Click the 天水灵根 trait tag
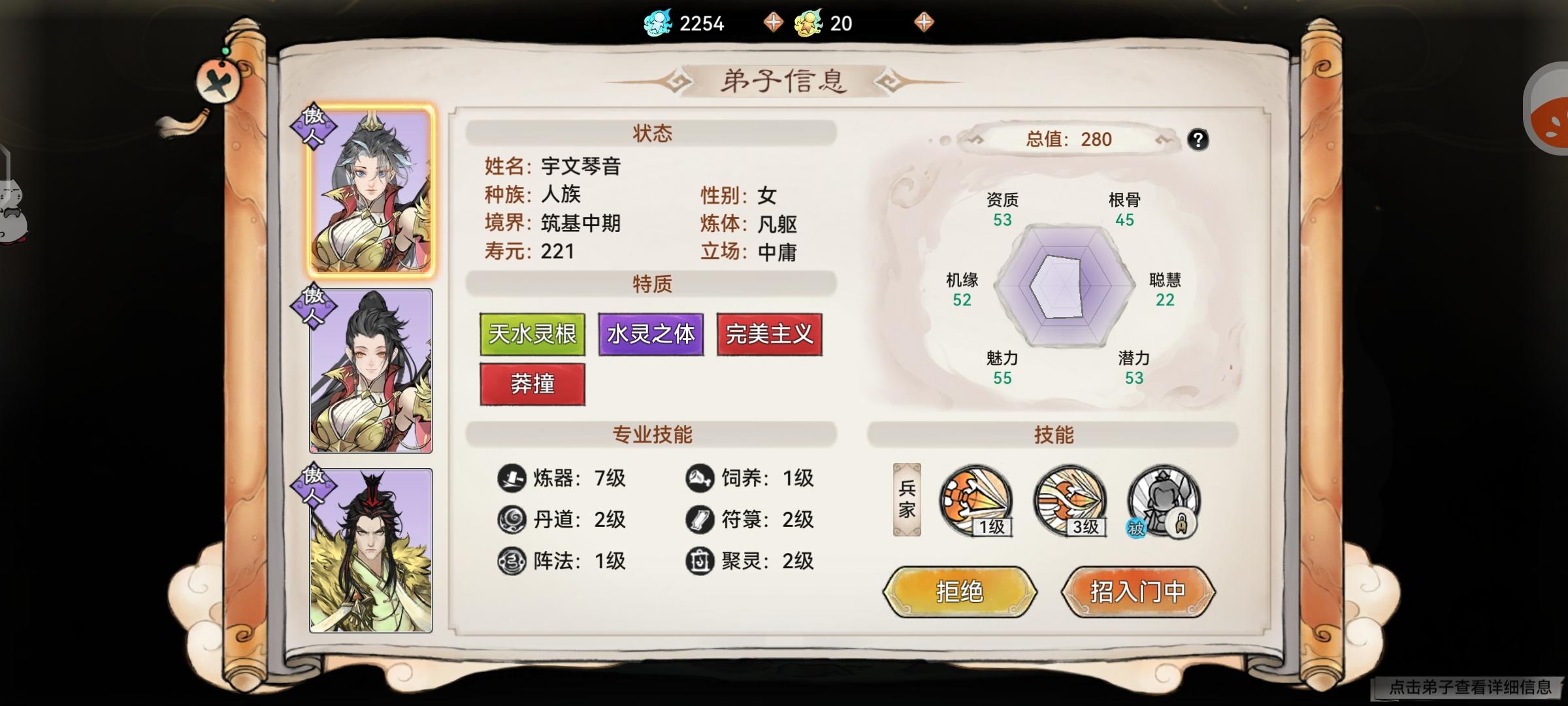This screenshot has width=1568, height=706. pyautogui.click(x=532, y=333)
